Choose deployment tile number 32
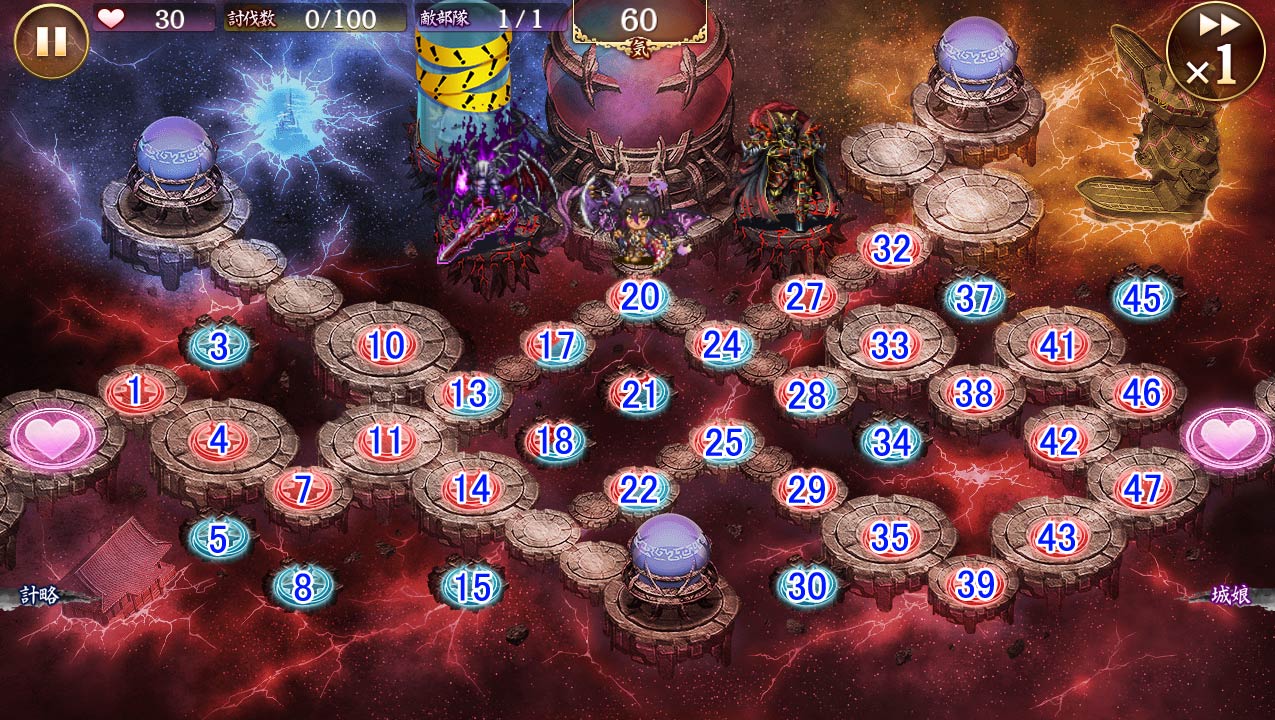Screen dimensions: 1275x720 point(891,249)
